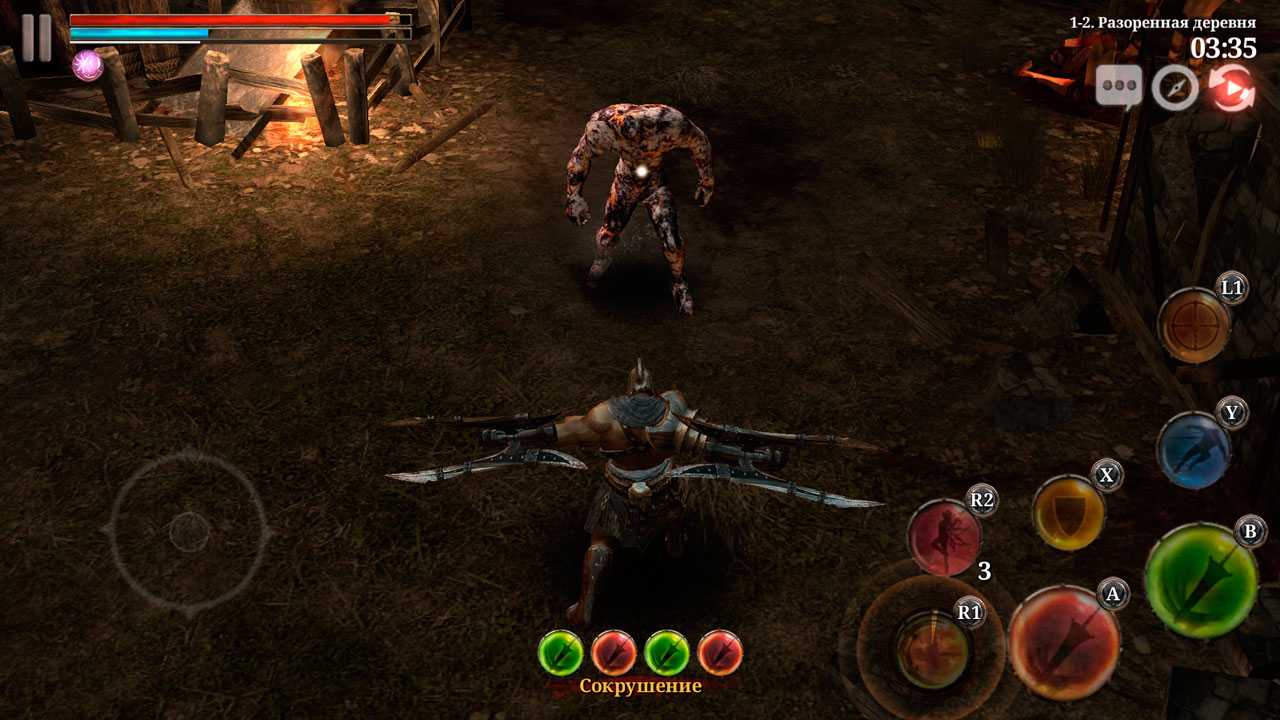Pause the game with the pause button
The height and width of the screenshot is (720, 1280).
pyautogui.click(x=37, y=38)
